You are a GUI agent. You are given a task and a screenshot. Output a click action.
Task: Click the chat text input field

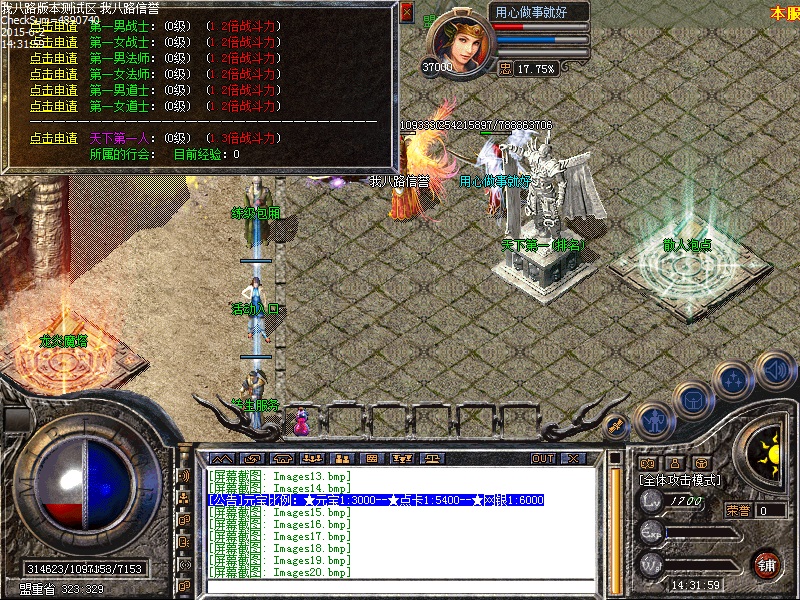400,586
